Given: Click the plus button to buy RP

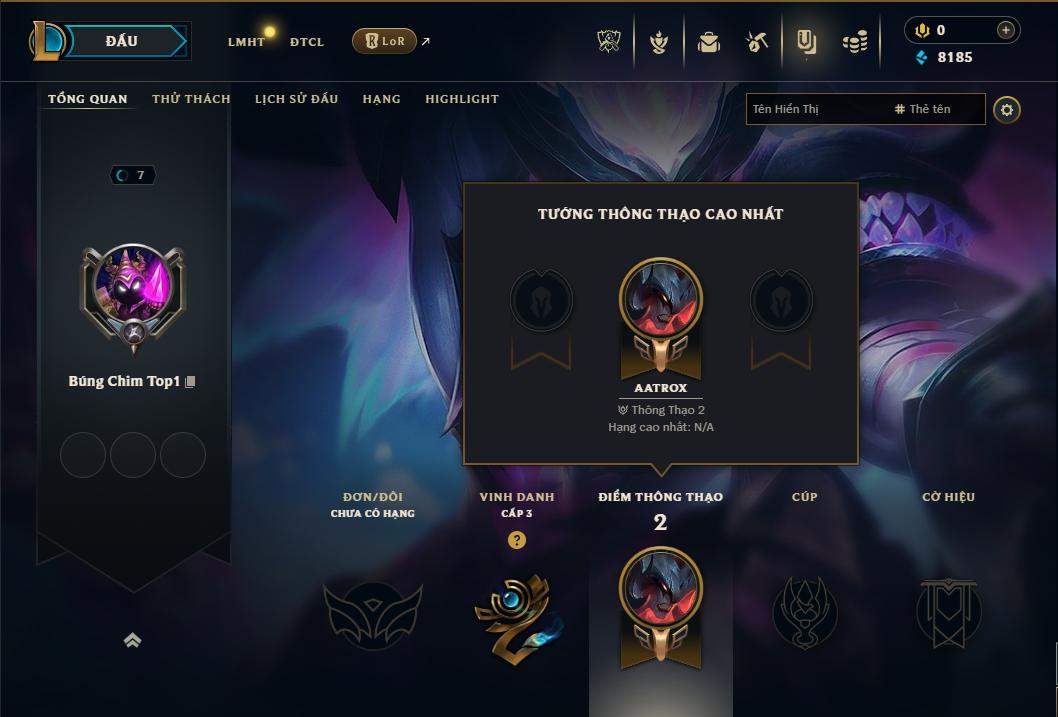Looking at the screenshot, I should (x=1006, y=30).
